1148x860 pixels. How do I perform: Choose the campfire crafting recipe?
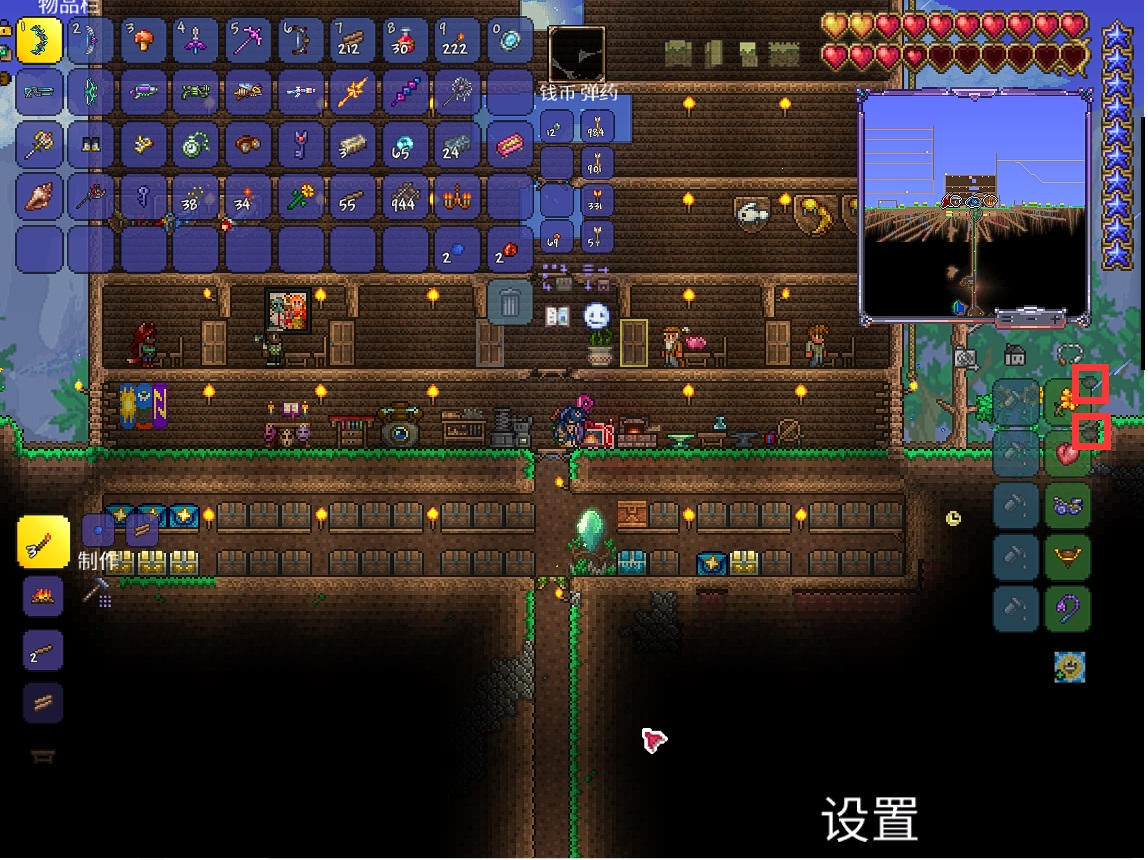[x=43, y=597]
